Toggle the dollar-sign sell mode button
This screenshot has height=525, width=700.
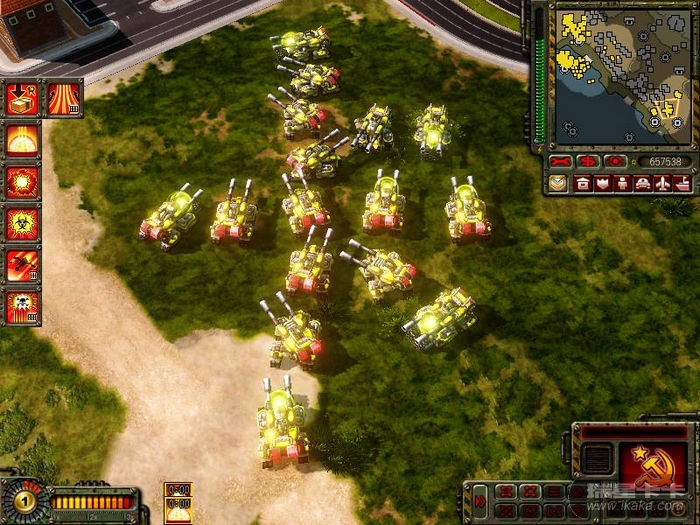pyautogui.click(x=587, y=161)
